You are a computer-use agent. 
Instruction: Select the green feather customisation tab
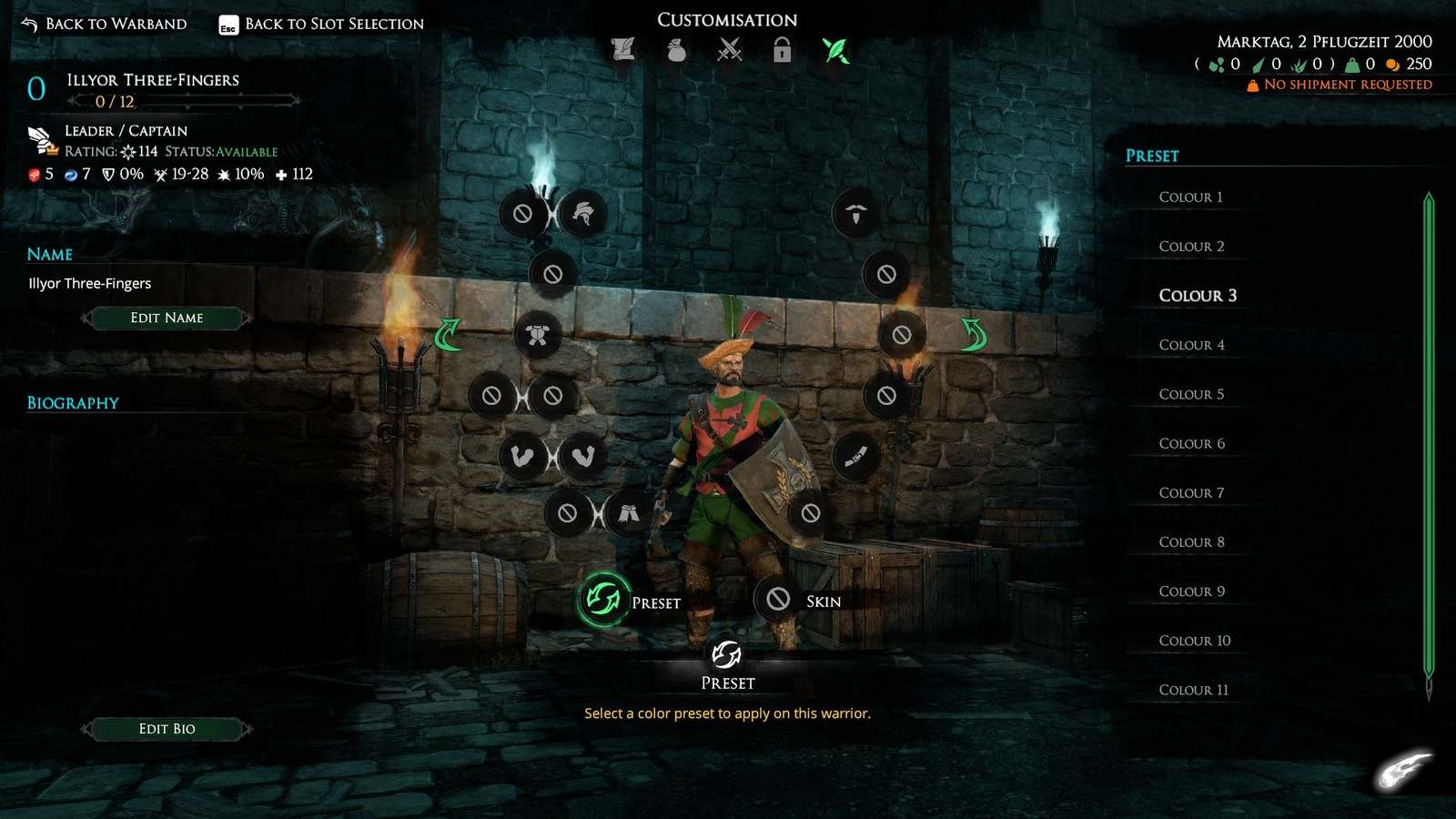tap(835, 50)
